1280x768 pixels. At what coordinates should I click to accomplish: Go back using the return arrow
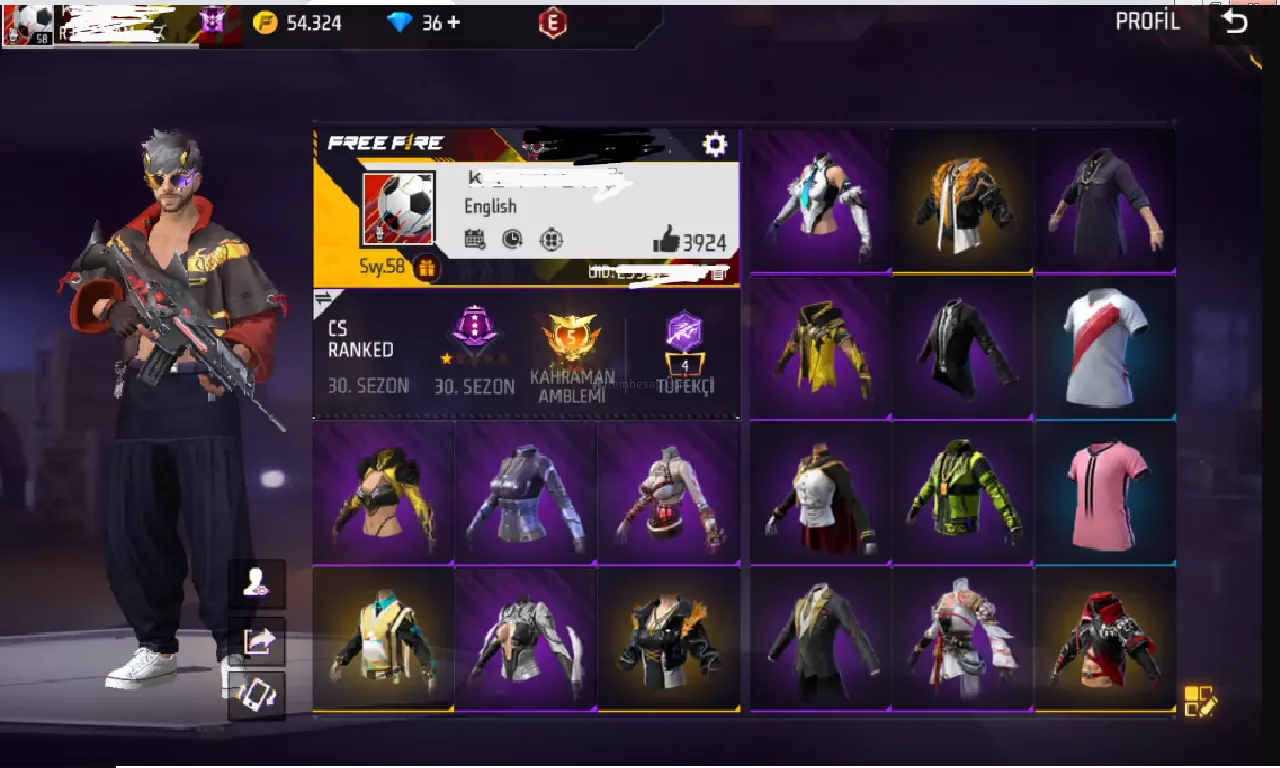click(x=1236, y=22)
